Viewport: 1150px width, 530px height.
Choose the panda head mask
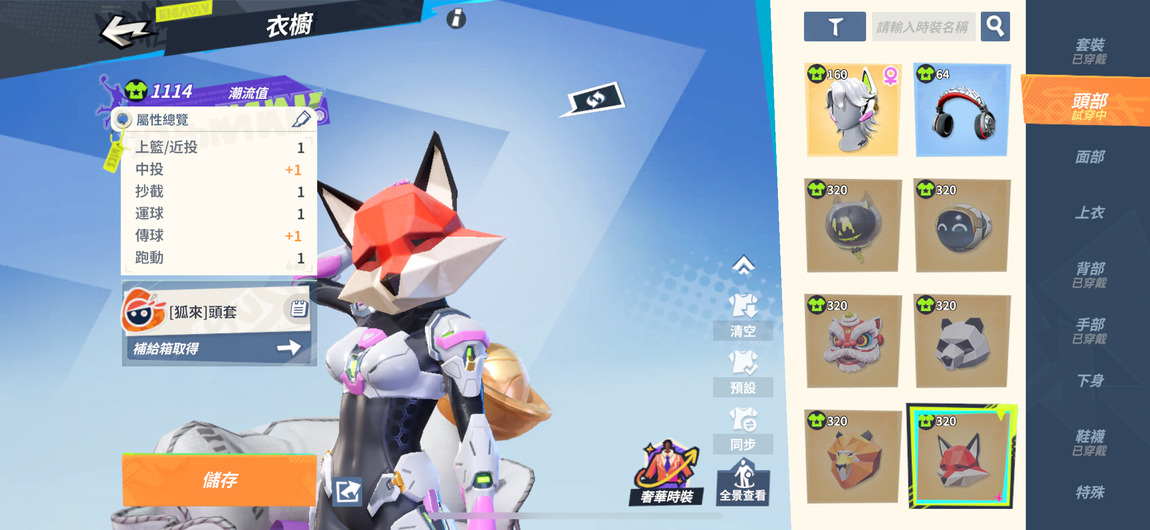pos(962,341)
